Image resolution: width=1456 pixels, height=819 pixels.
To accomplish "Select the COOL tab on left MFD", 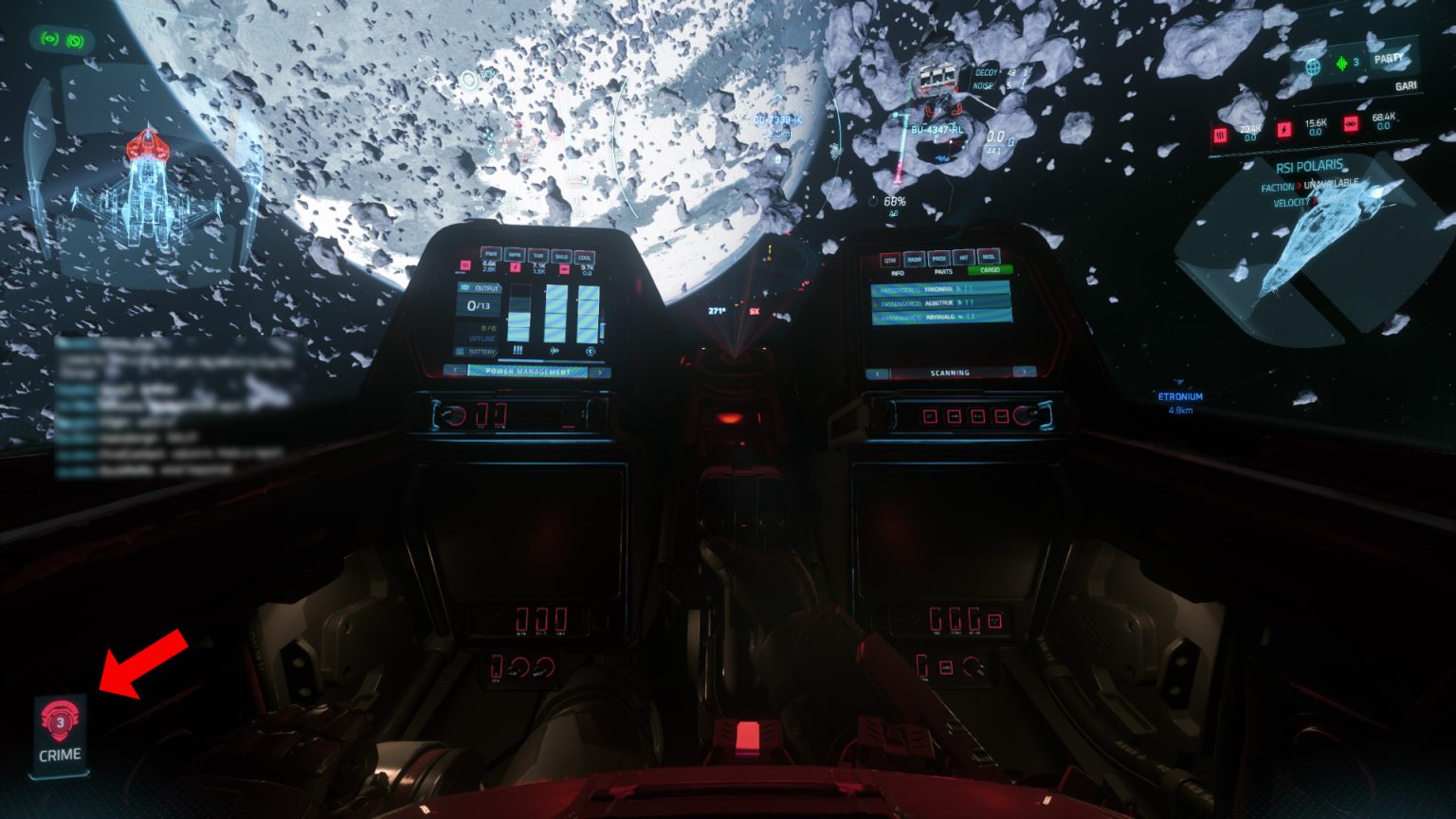I will [x=584, y=256].
